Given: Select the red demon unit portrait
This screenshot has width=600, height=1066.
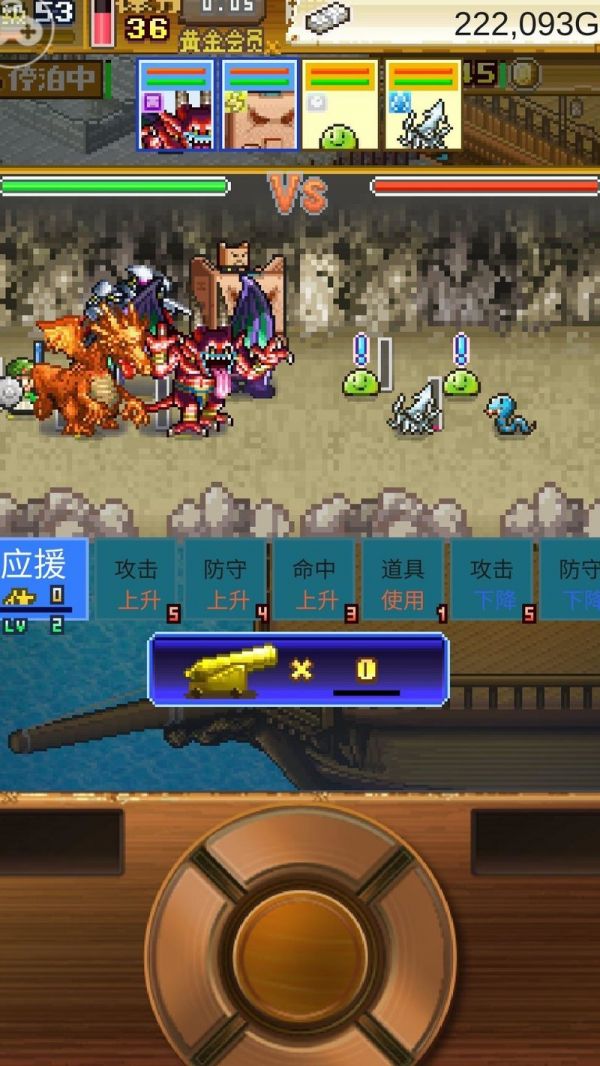Looking at the screenshot, I should tap(176, 105).
